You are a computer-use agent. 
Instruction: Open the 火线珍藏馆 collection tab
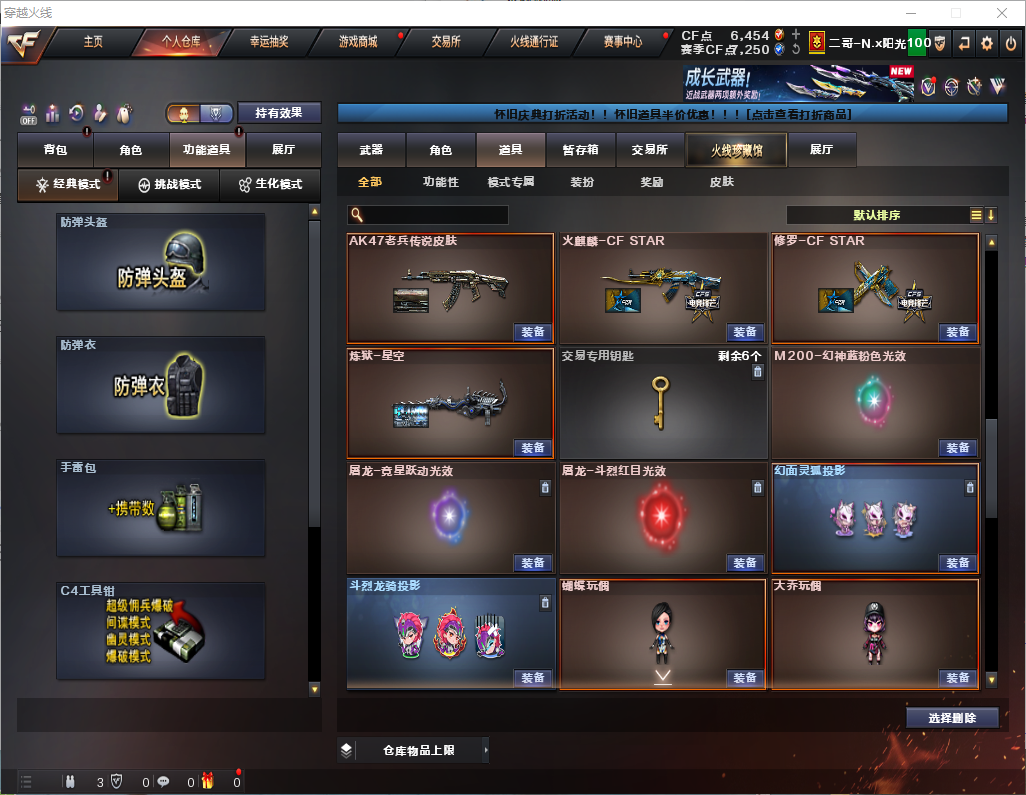pos(736,150)
